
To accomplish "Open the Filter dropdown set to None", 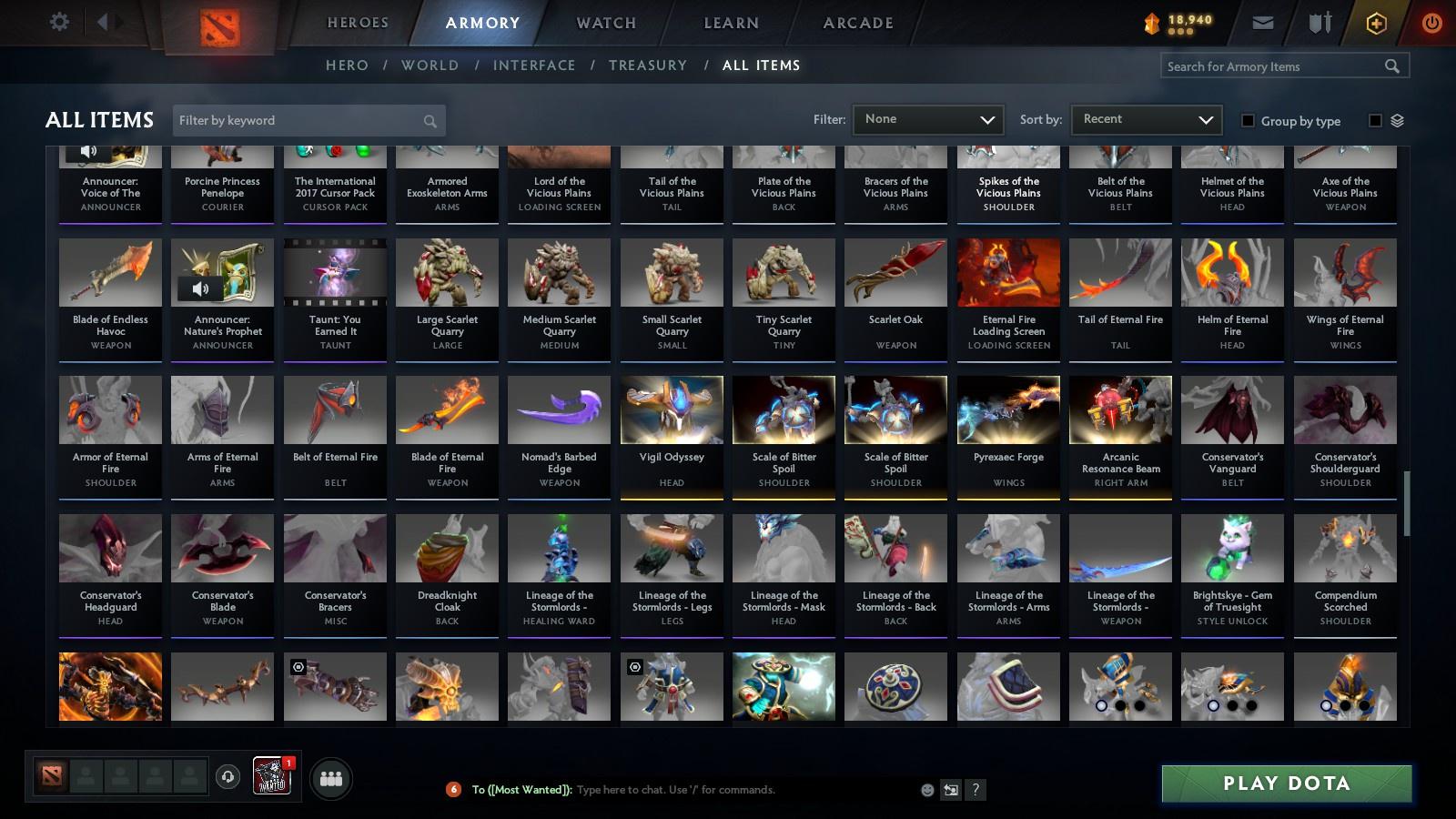I will 926,119.
